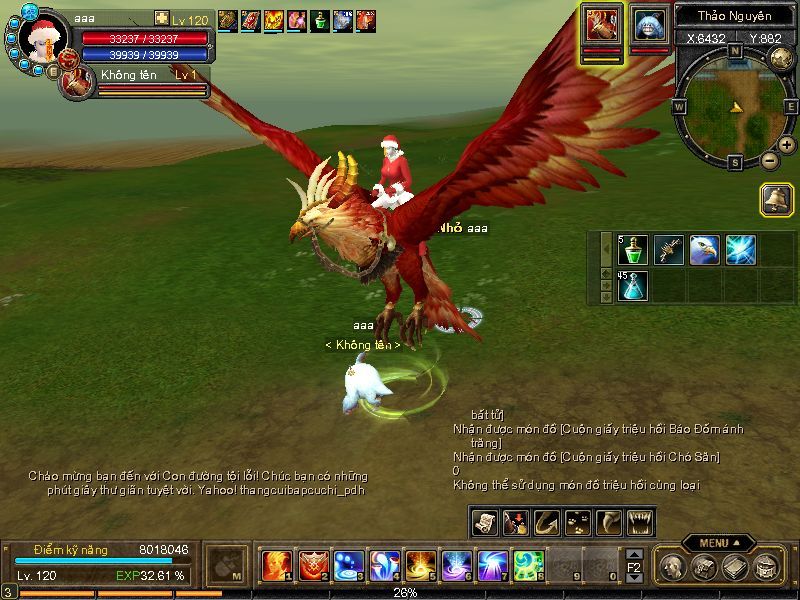This screenshot has height=600, width=800.
Task: Open the MENU button above the system icons
Action: [x=718, y=543]
